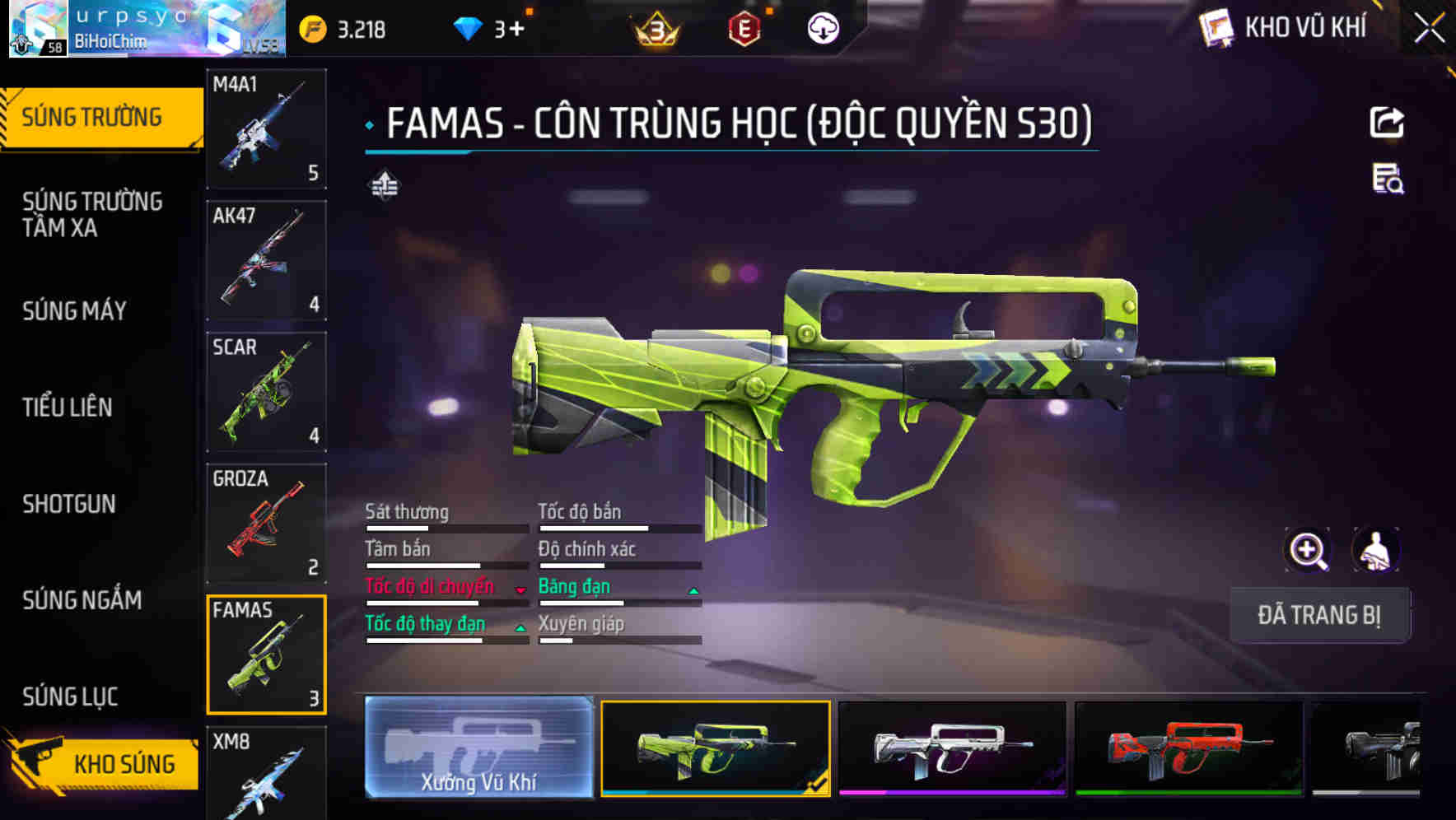Switch to Súng Trường Tầm Xa category
Screen dimensions: 1456x820
click(x=92, y=214)
